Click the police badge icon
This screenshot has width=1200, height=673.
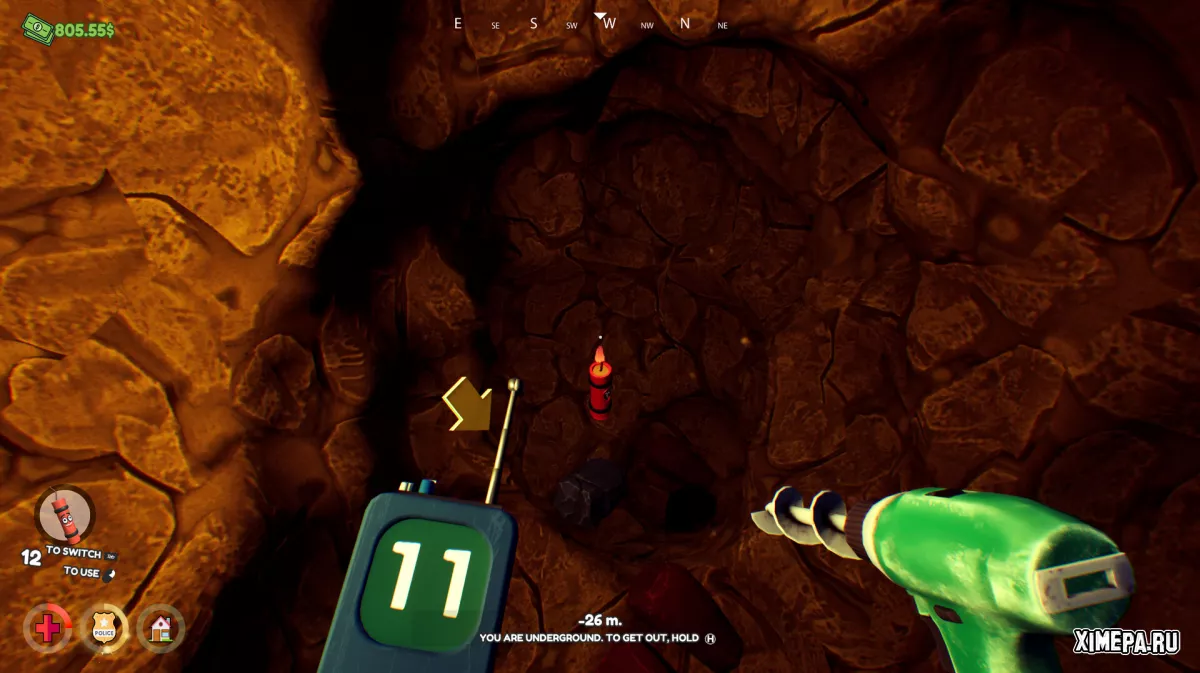point(104,628)
